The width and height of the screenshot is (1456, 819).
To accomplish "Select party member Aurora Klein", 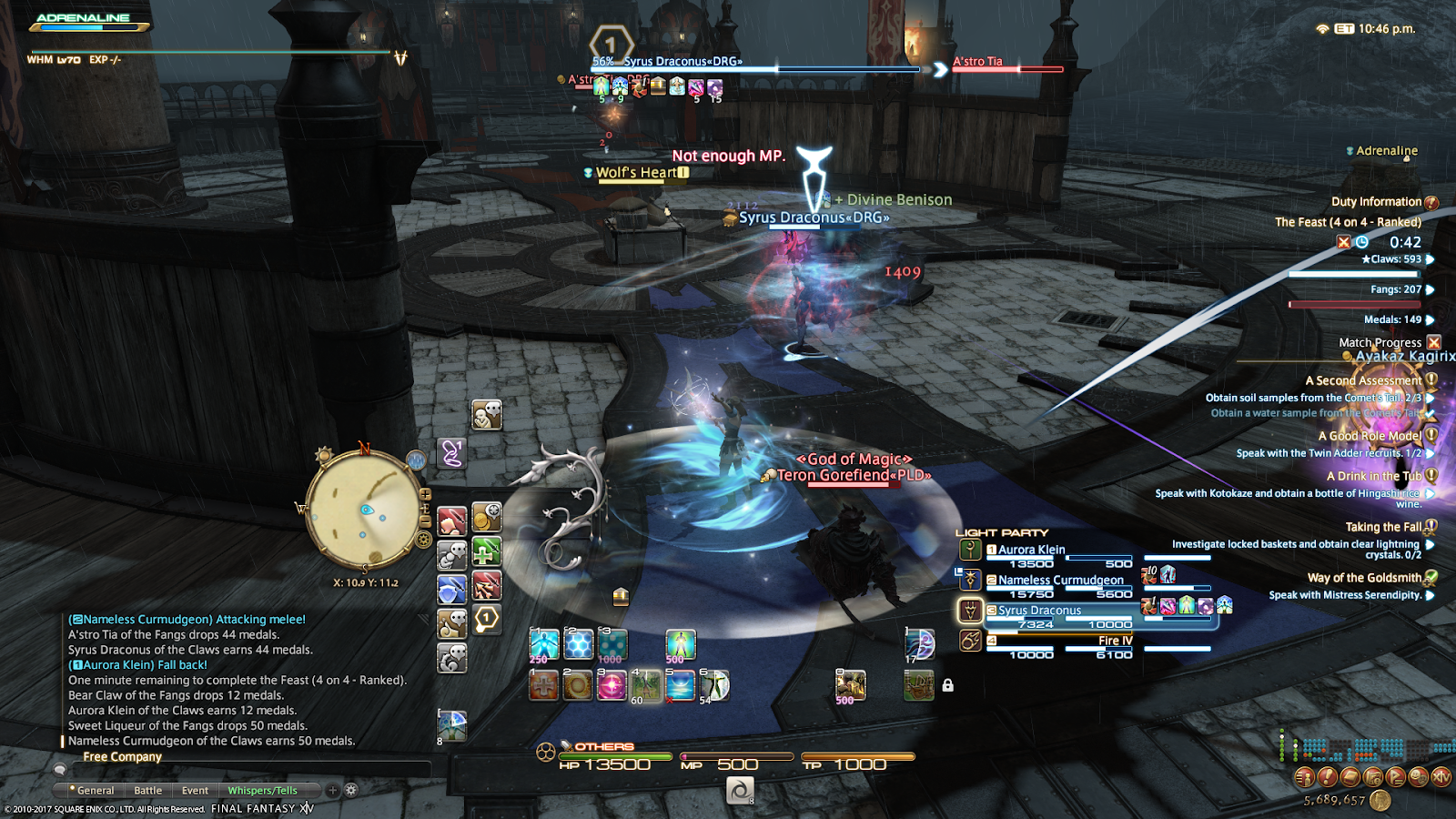I will 1031,550.
